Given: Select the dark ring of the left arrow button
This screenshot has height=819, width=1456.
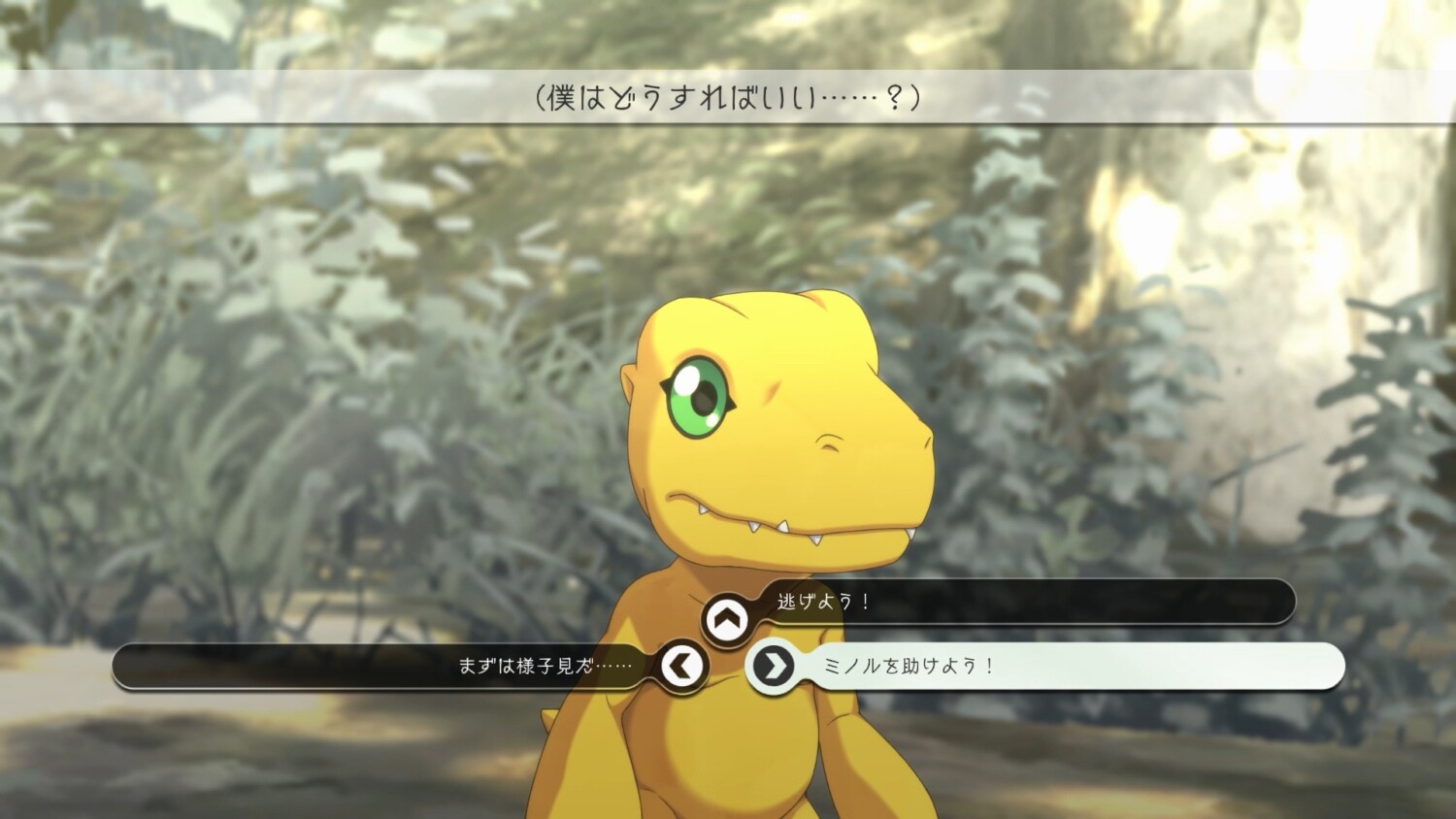Looking at the screenshot, I should [x=681, y=667].
